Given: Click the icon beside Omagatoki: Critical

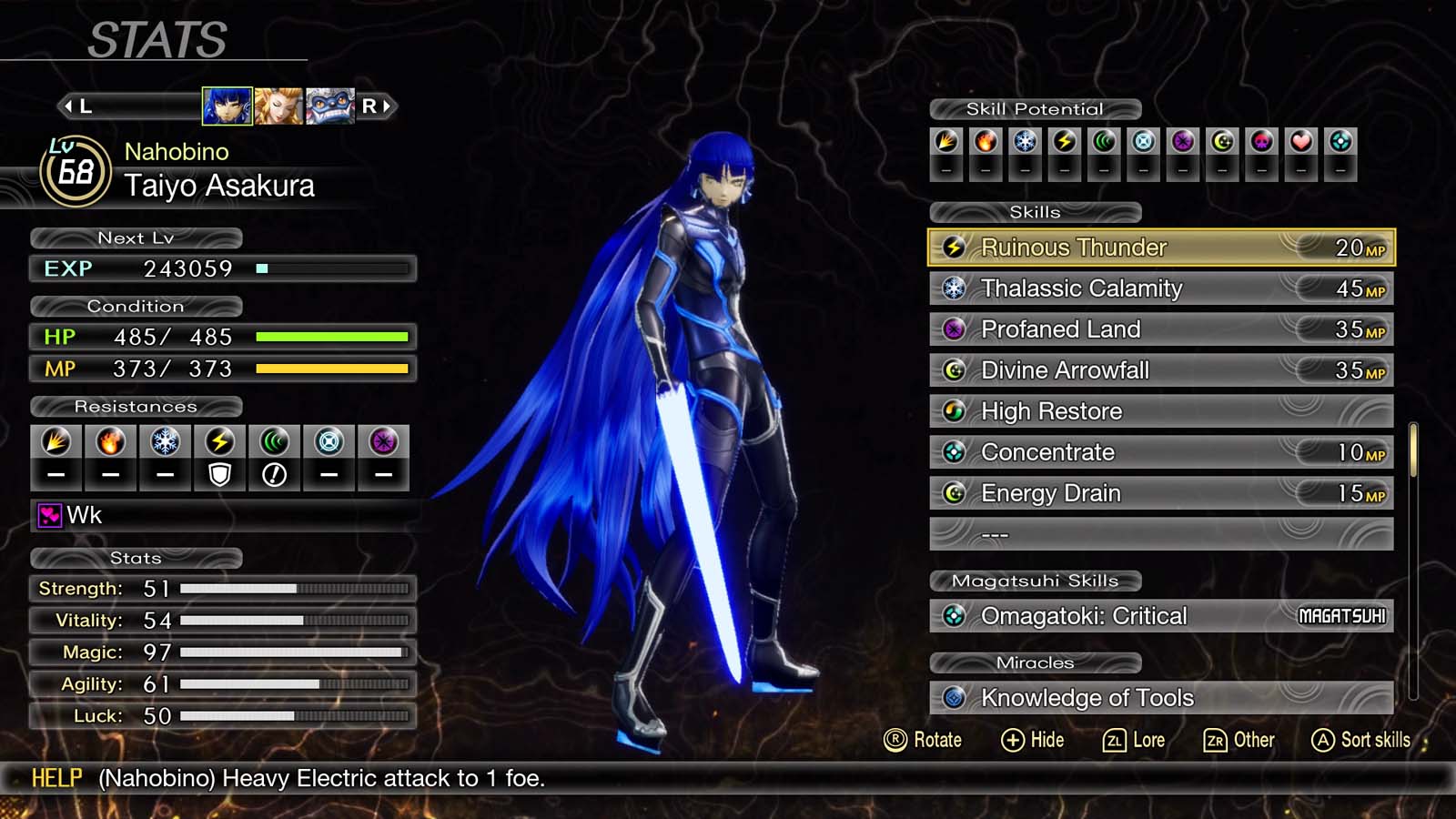Looking at the screenshot, I should [x=954, y=616].
